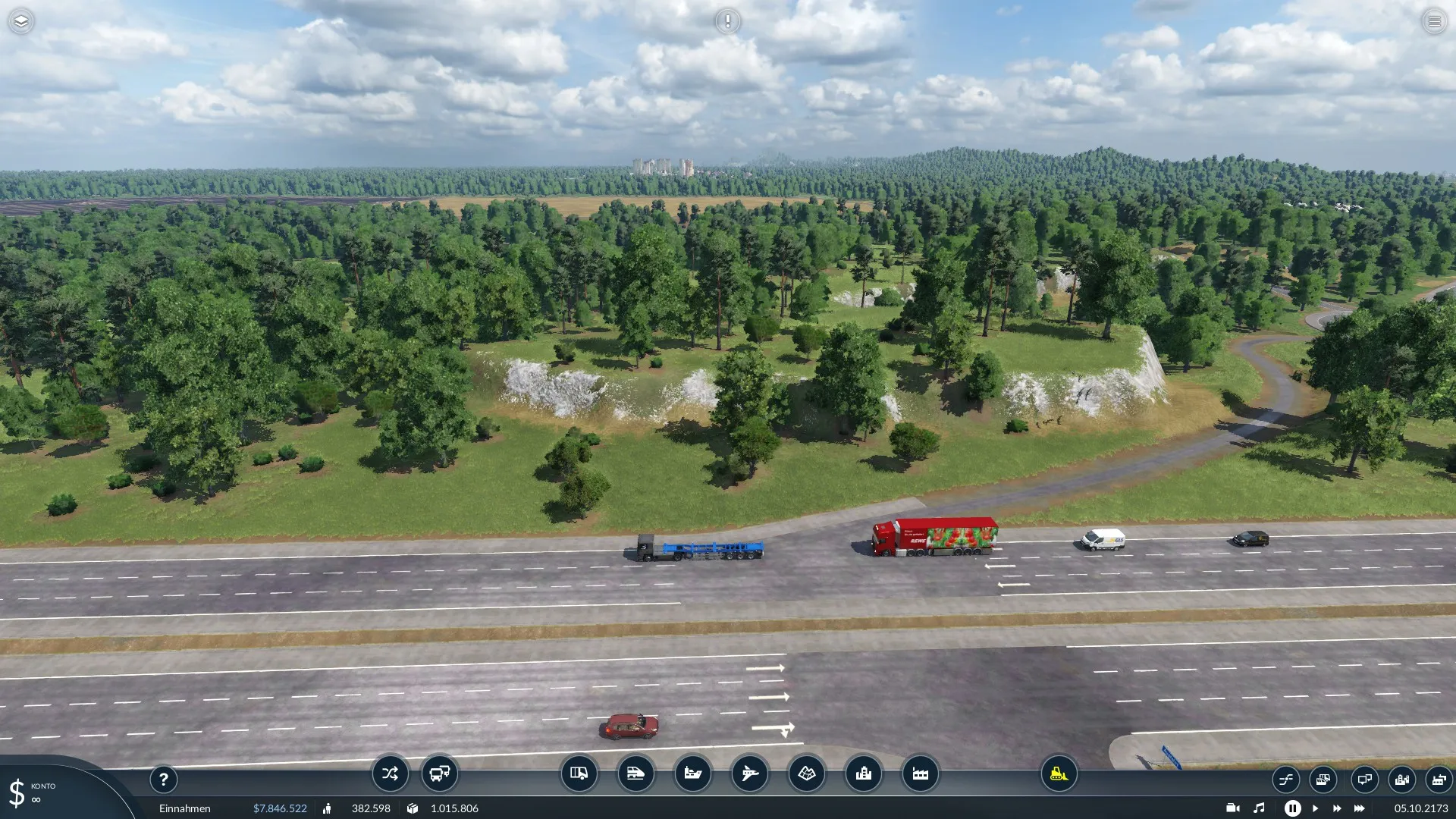Open the road construction menu
The image size is (1456, 819).
coord(579,773)
